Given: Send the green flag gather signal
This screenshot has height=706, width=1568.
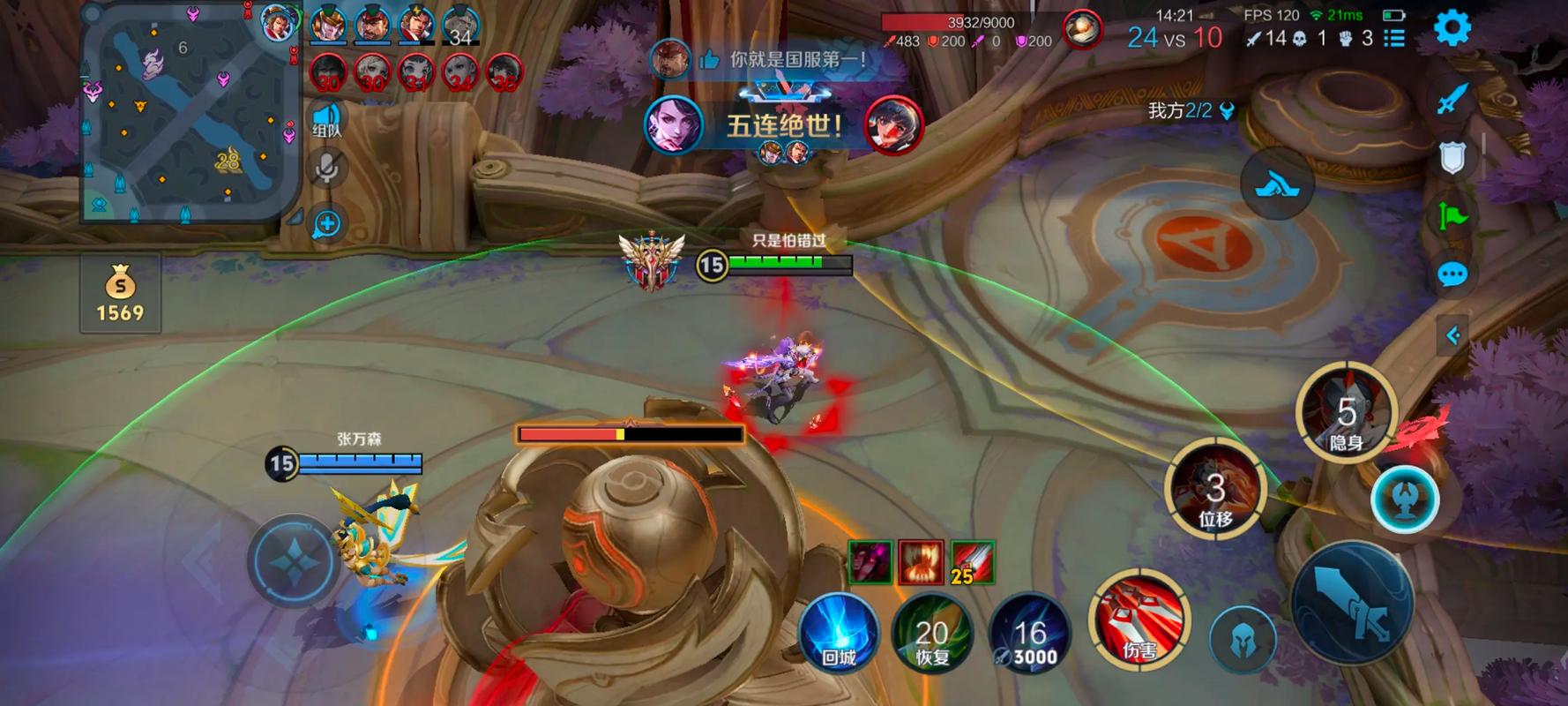Looking at the screenshot, I should tap(1452, 215).
